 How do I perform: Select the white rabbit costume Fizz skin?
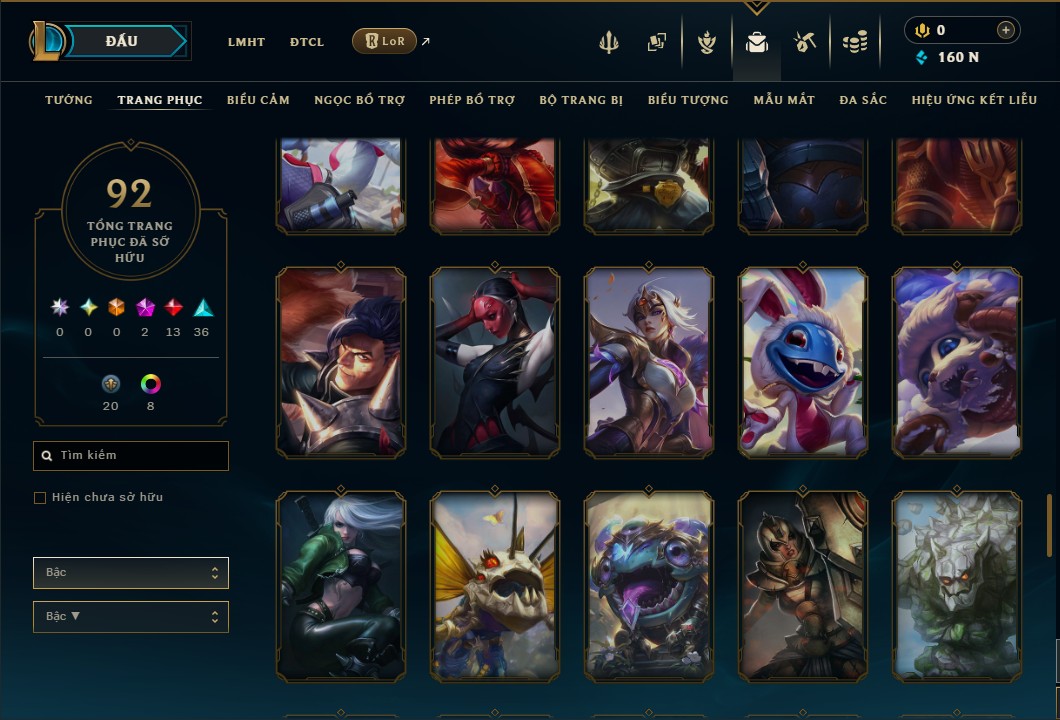point(803,362)
